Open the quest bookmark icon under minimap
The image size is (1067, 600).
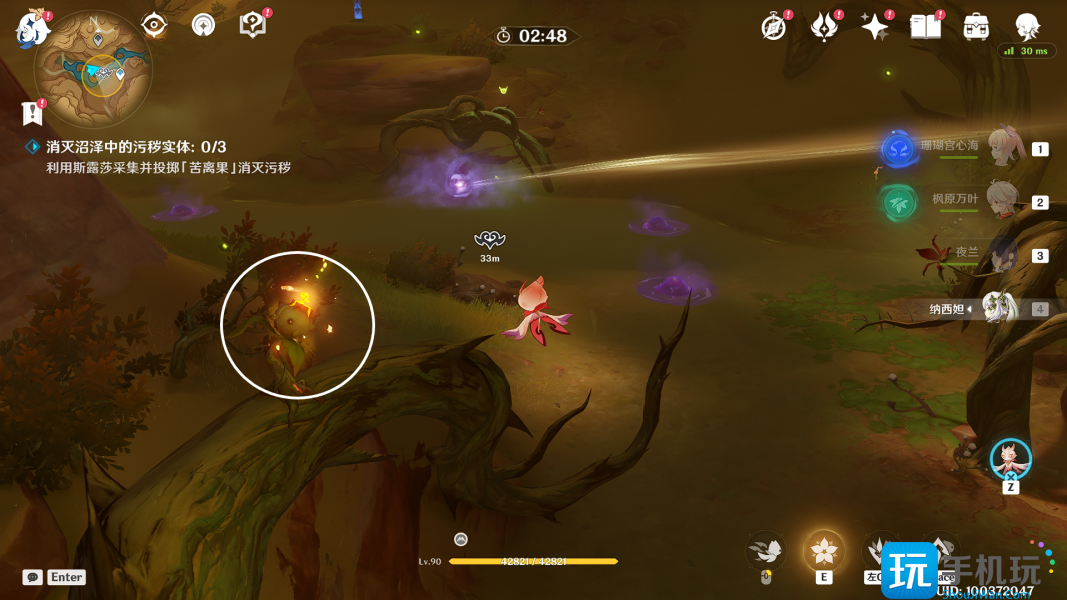(32, 113)
